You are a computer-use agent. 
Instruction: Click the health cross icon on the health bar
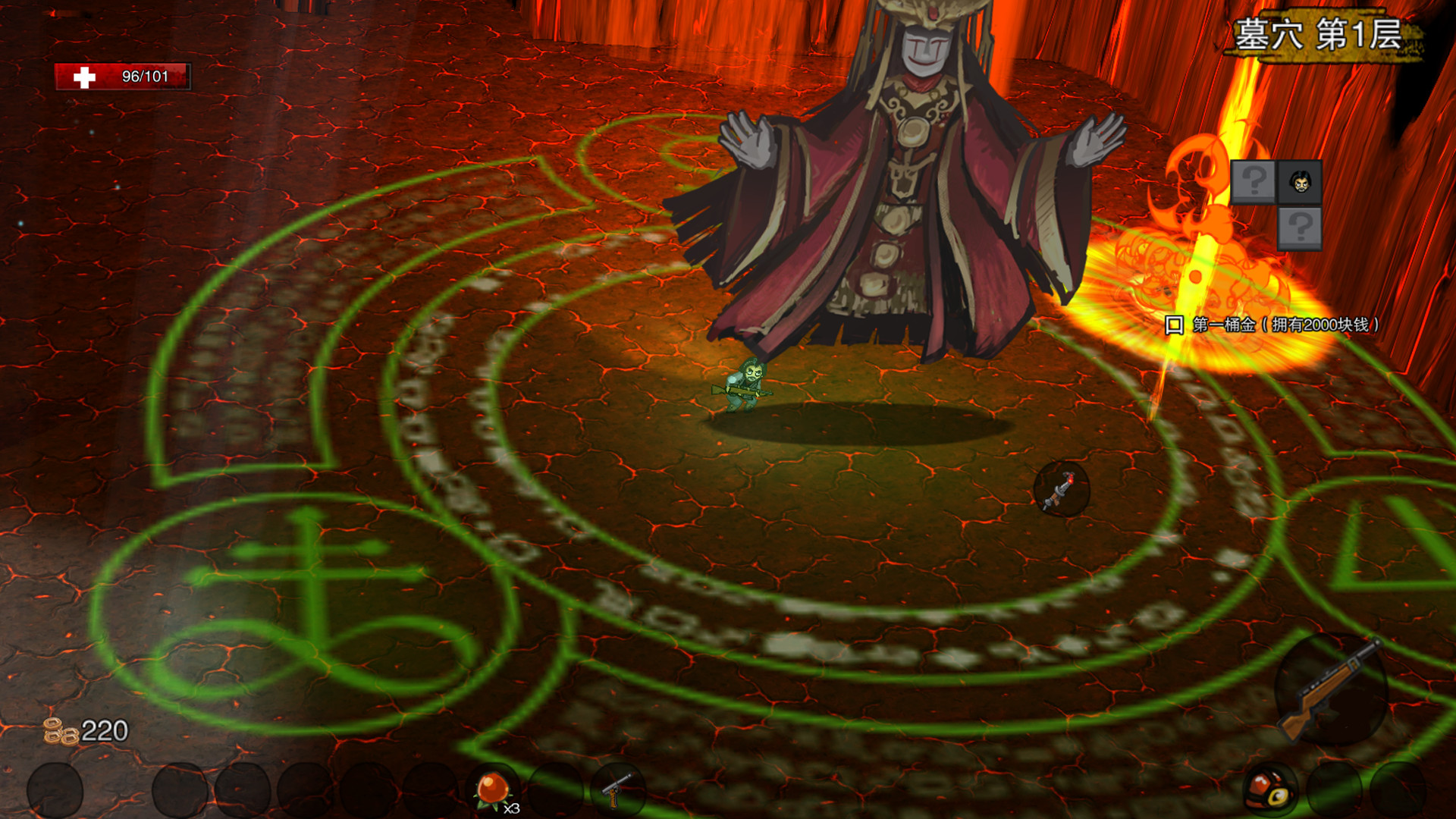83,75
